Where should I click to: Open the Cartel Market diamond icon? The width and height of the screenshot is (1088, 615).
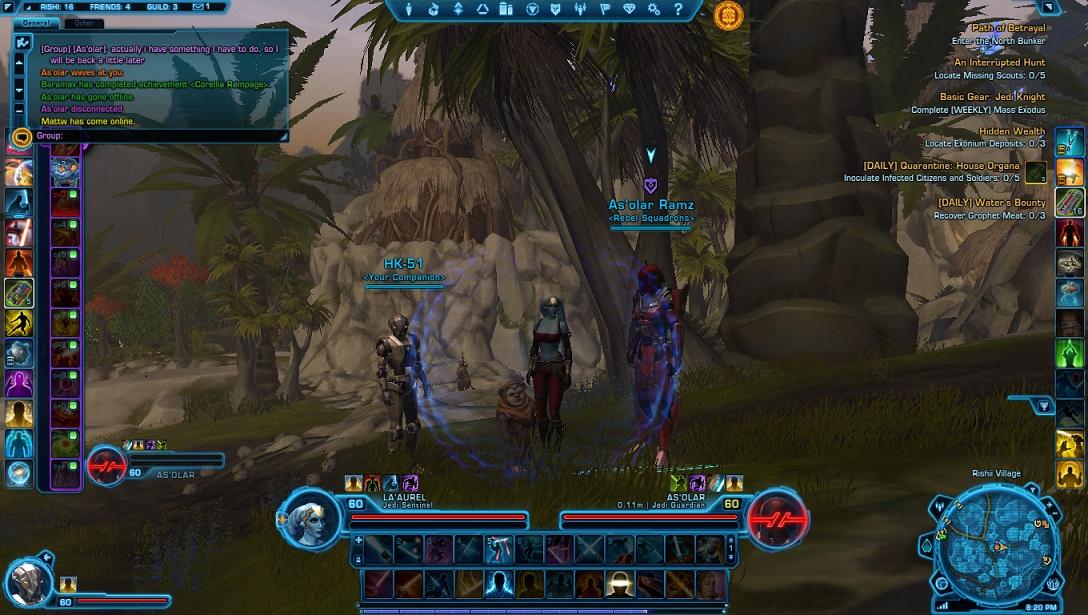click(628, 10)
